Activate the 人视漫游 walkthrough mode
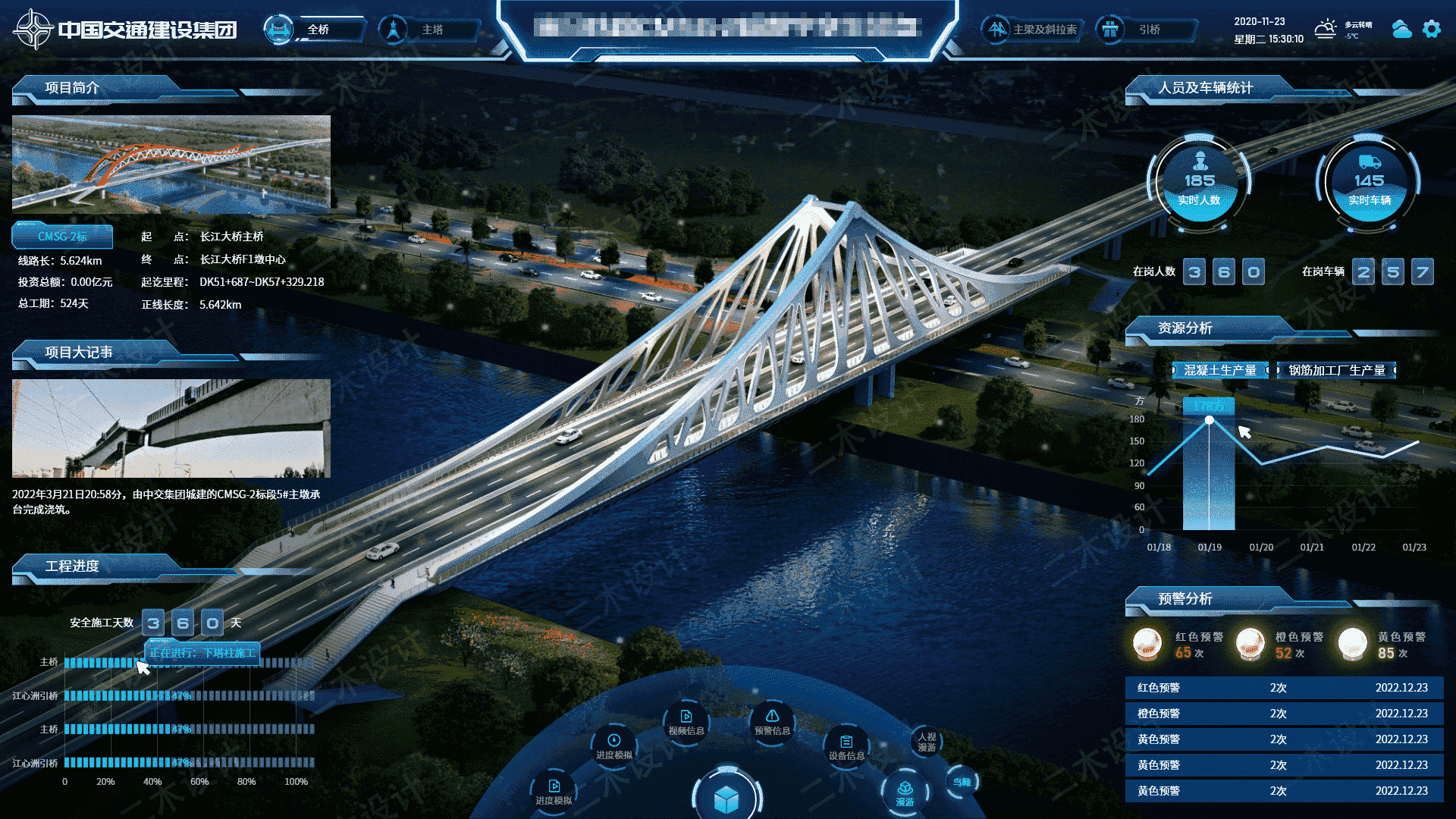The width and height of the screenshot is (1456, 819). tap(927, 742)
